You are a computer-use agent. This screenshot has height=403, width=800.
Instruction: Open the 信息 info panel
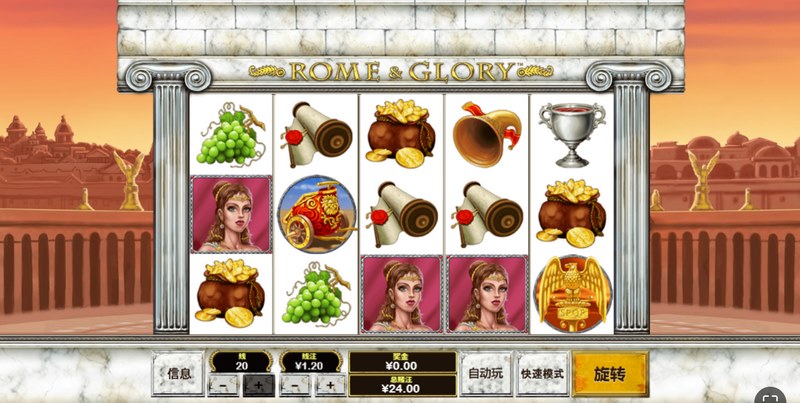(x=178, y=374)
